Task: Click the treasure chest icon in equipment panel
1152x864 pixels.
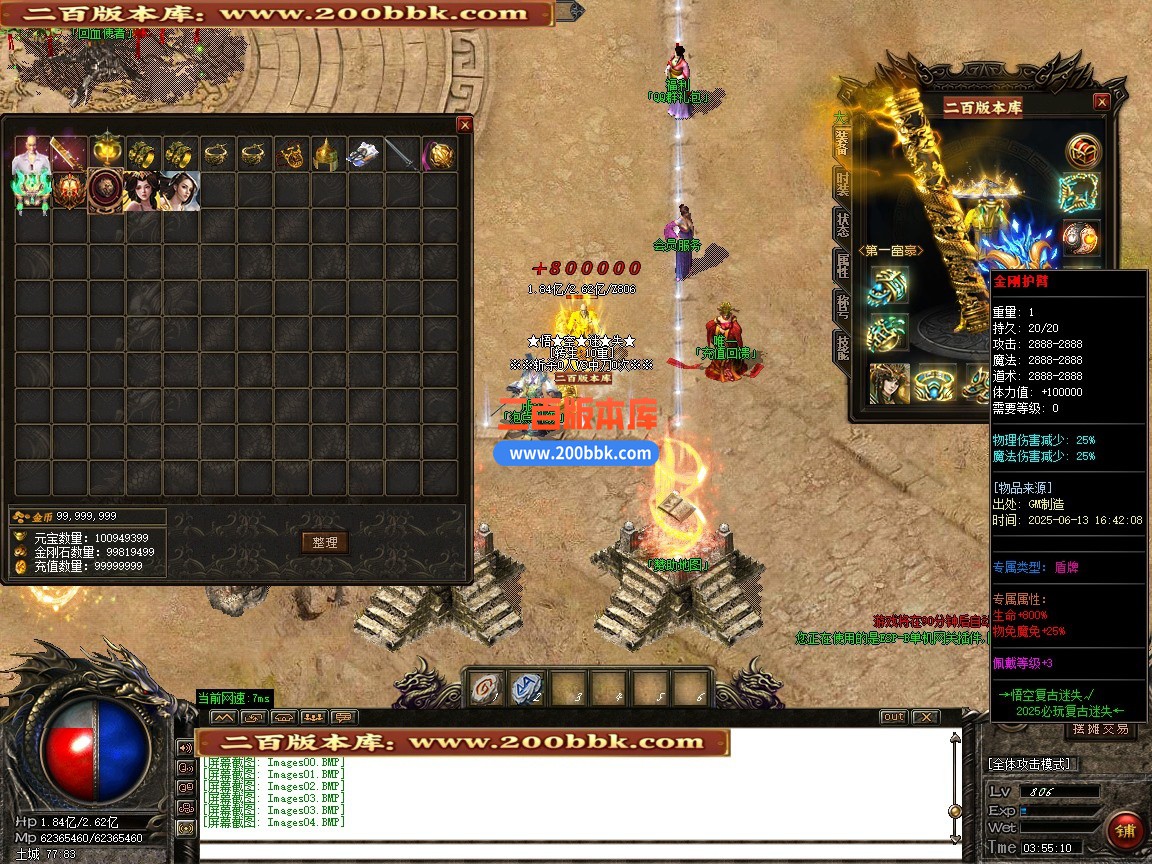Action: (1083, 152)
